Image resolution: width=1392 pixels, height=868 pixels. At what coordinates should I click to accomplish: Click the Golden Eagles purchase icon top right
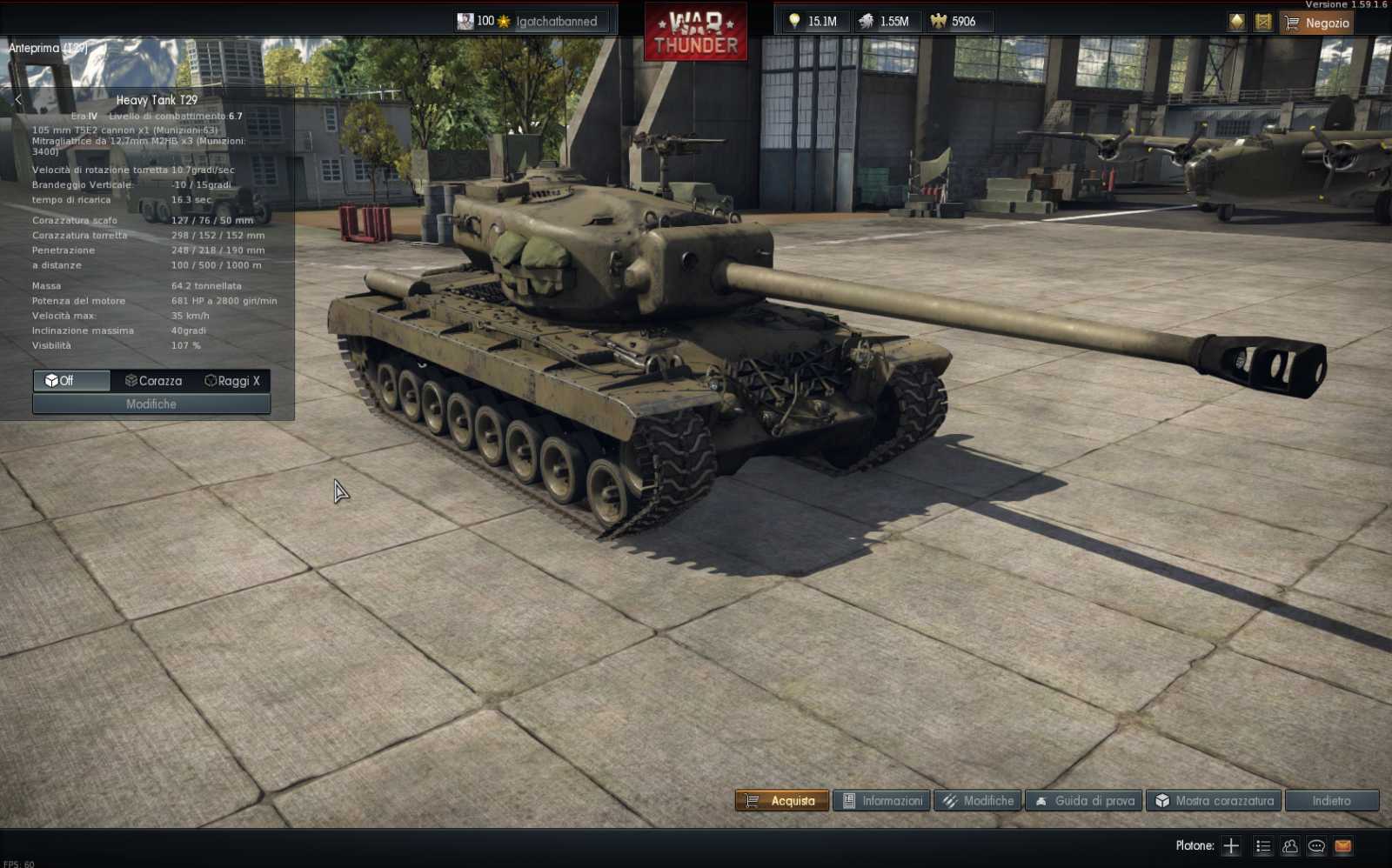pyautogui.click(x=1236, y=22)
